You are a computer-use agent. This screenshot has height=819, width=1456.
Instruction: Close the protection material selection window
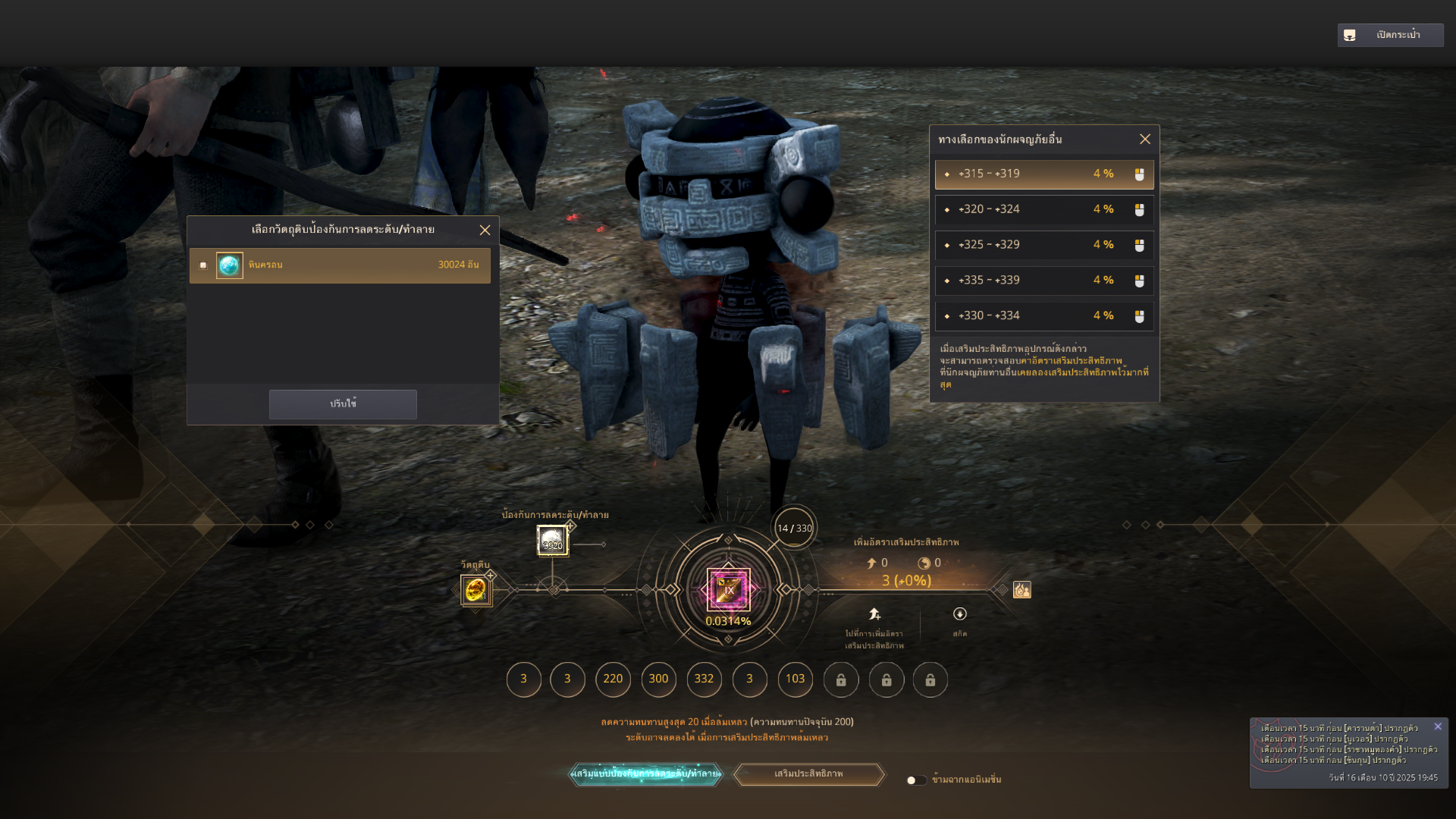(x=485, y=230)
